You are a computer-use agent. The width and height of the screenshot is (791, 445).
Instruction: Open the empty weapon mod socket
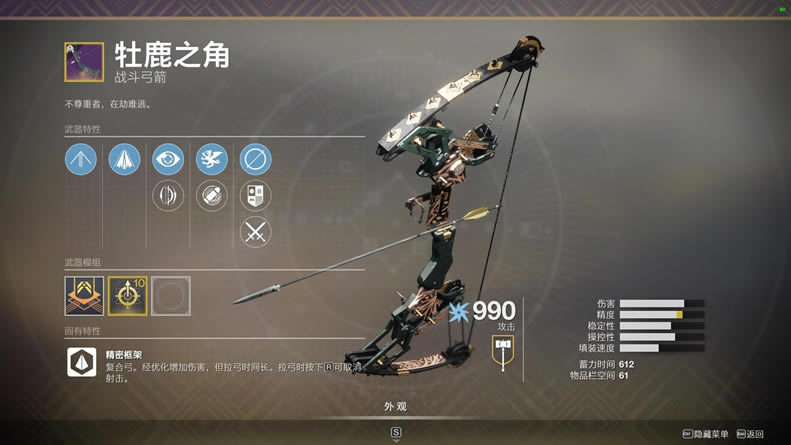coord(170,296)
